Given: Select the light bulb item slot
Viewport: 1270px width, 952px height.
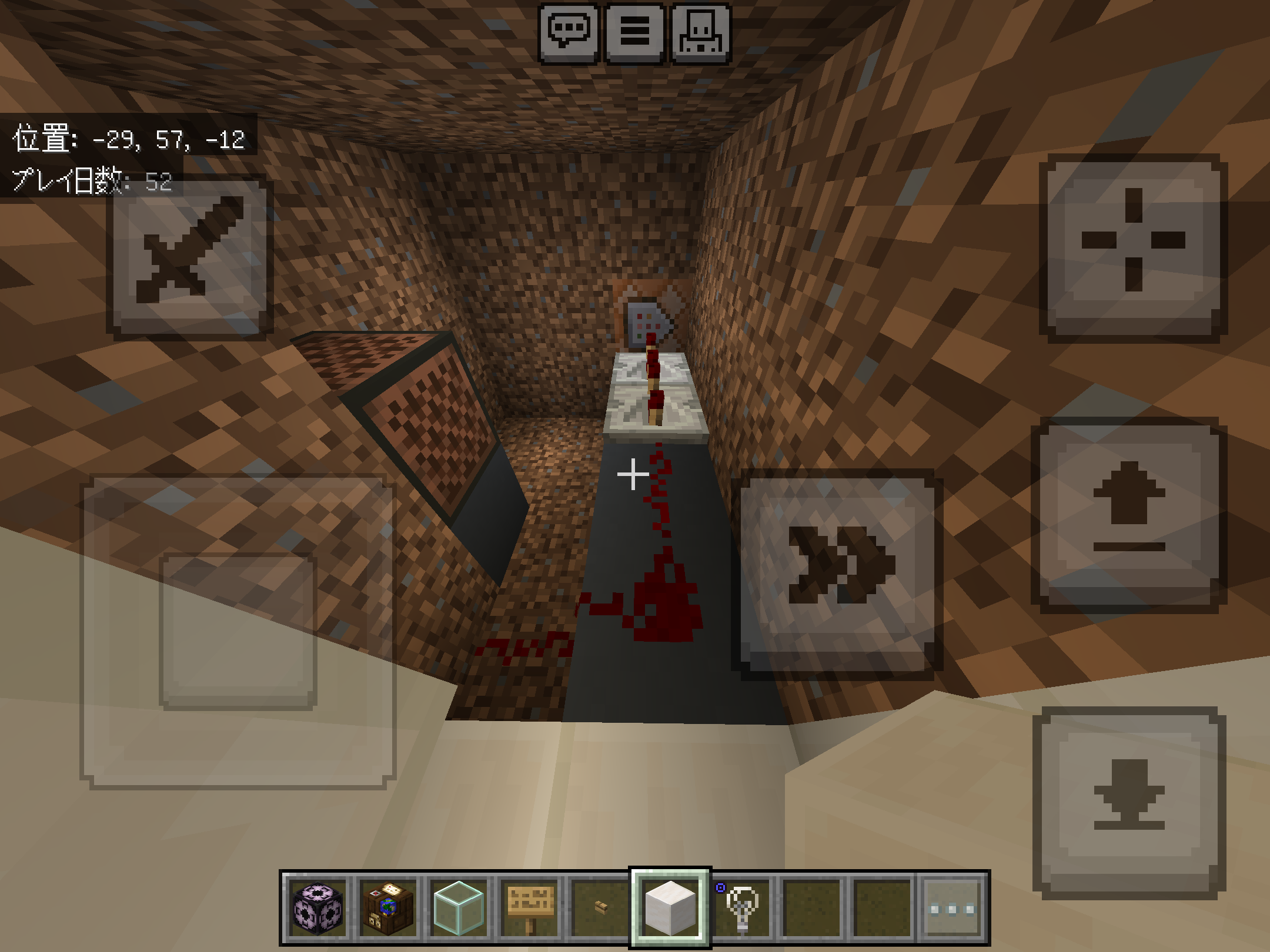Looking at the screenshot, I should (x=741, y=909).
